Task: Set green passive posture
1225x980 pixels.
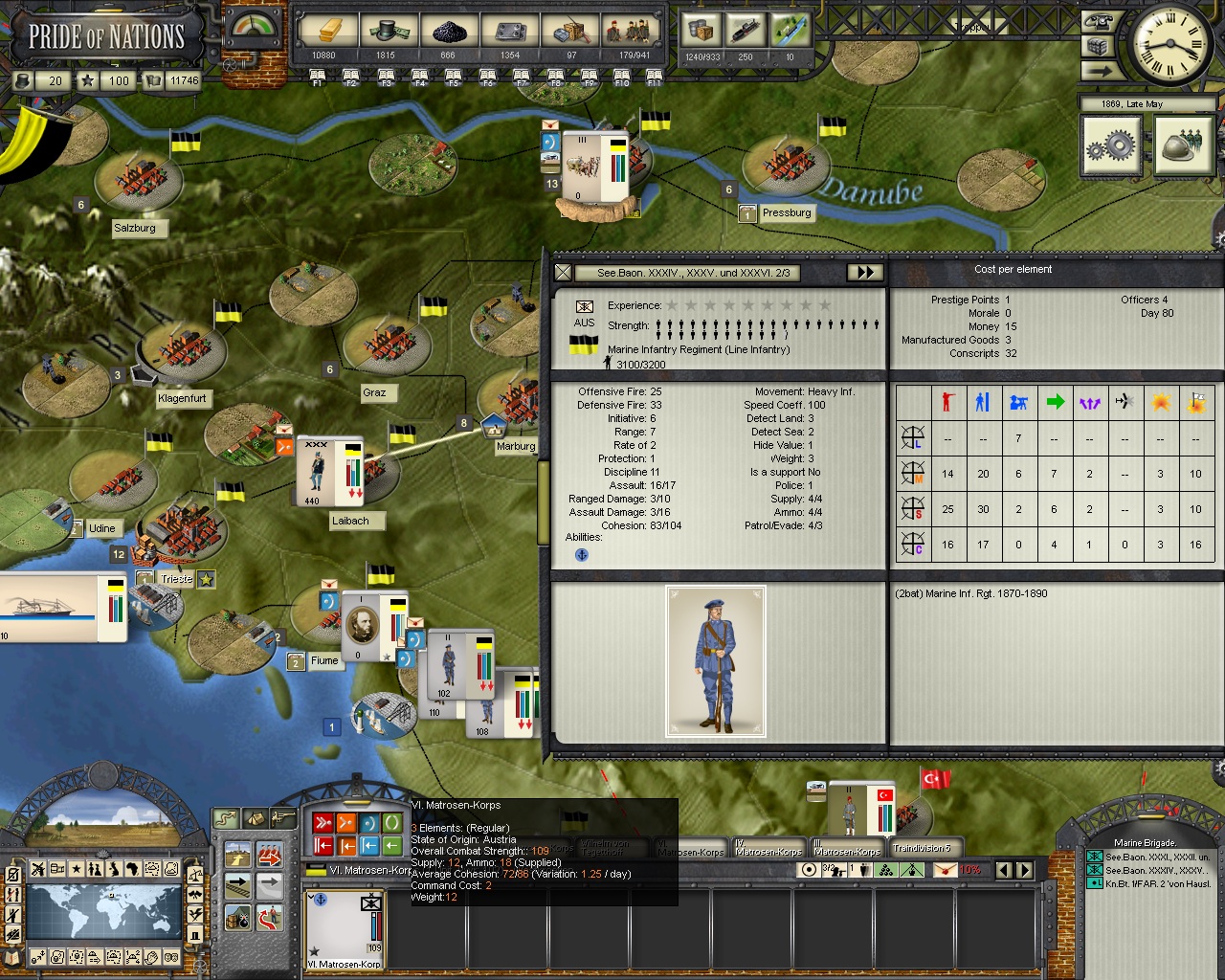Action: tap(392, 823)
